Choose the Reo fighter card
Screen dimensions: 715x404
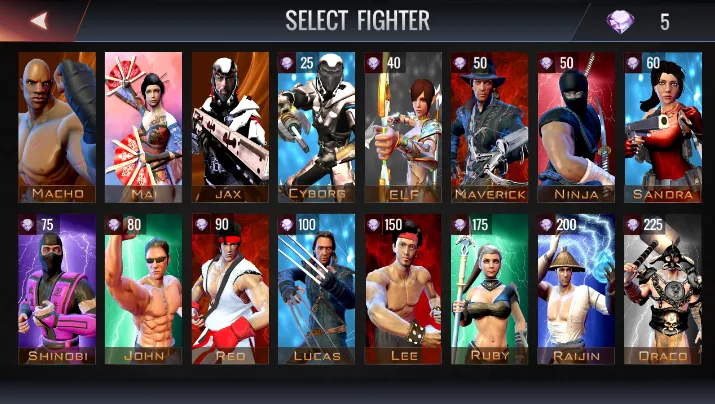pos(230,289)
